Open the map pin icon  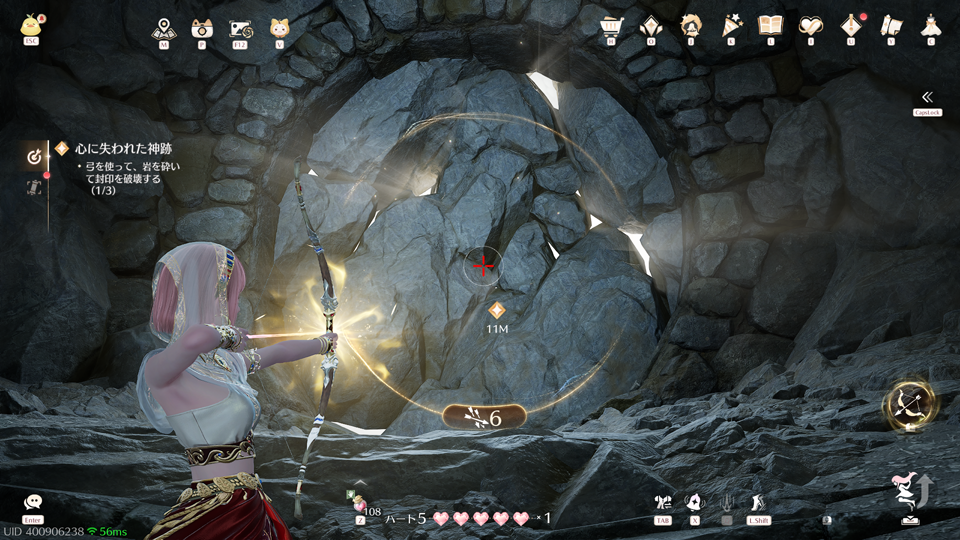click(x=163, y=28)
